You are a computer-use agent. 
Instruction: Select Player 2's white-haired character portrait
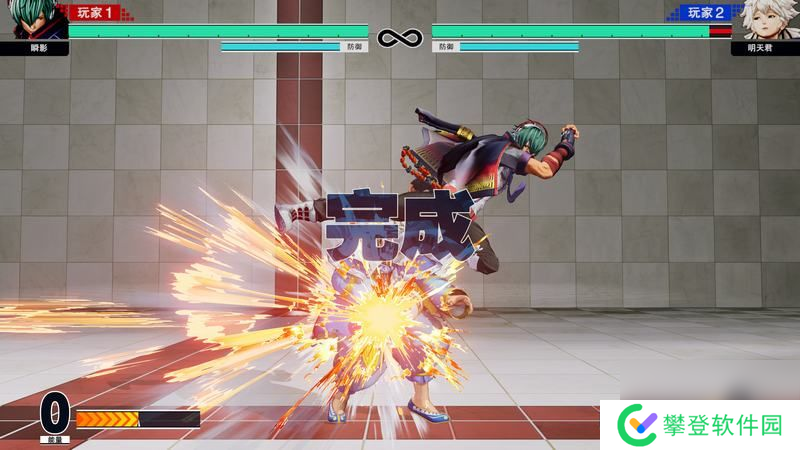[x=763, y=20]
